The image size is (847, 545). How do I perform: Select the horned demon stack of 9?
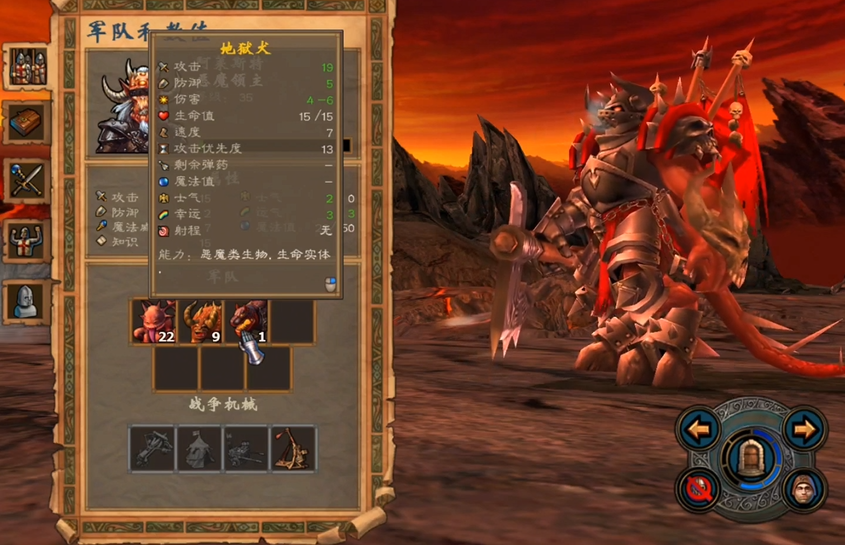(x=200, y=322)
